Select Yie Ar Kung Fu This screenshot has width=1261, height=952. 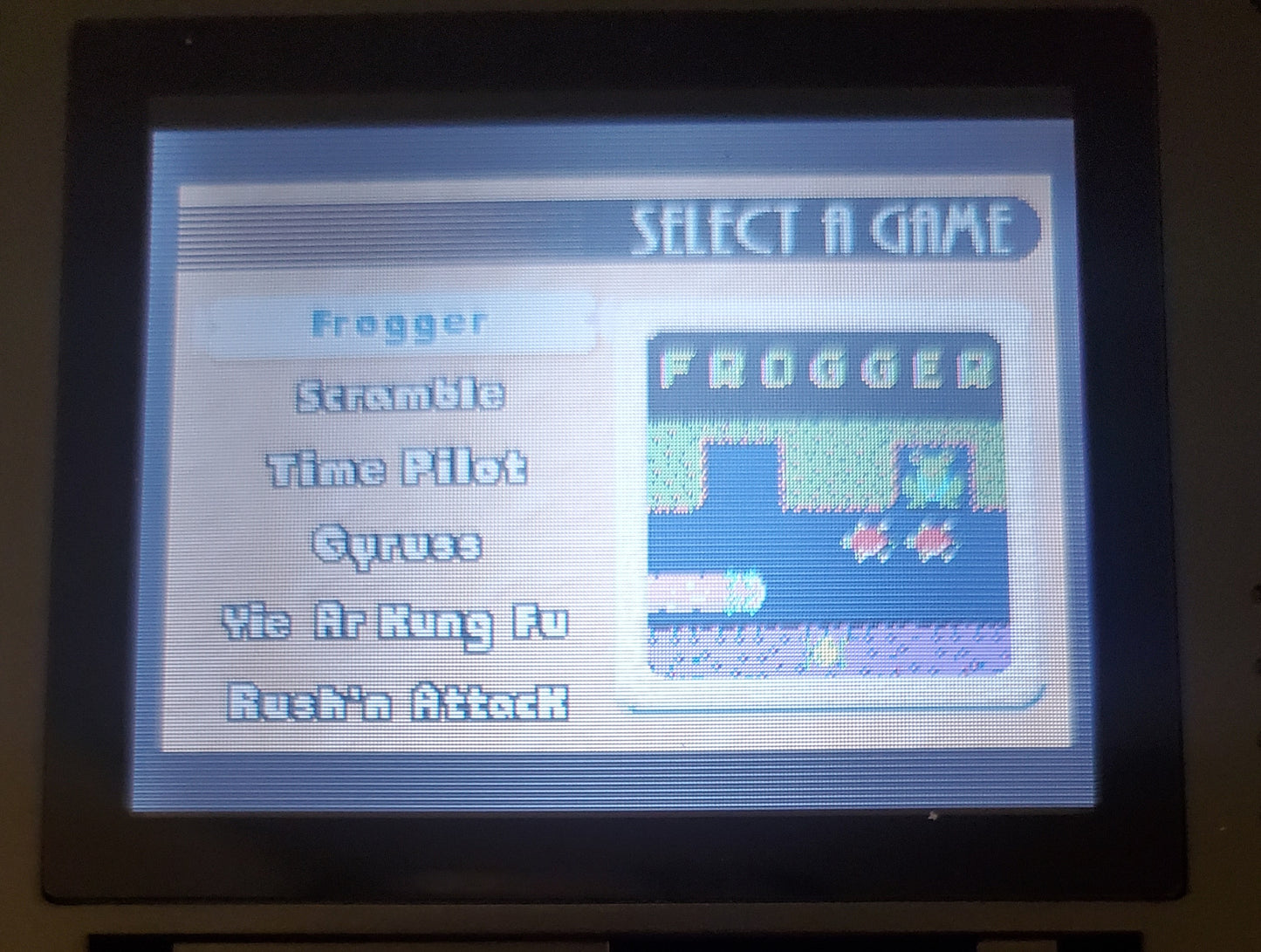point(397,621)
